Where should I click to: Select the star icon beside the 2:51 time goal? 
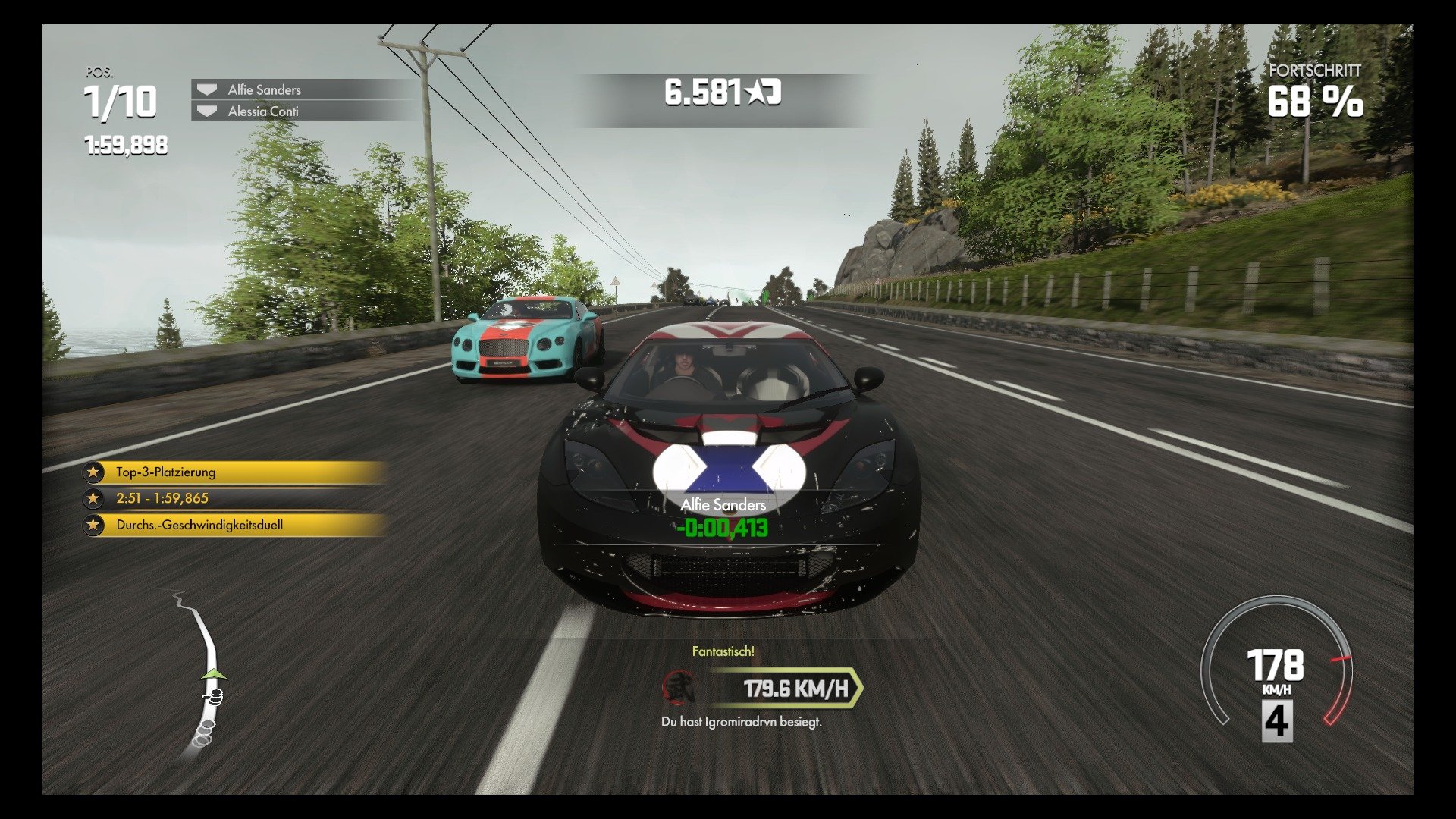tap(94, 498)
